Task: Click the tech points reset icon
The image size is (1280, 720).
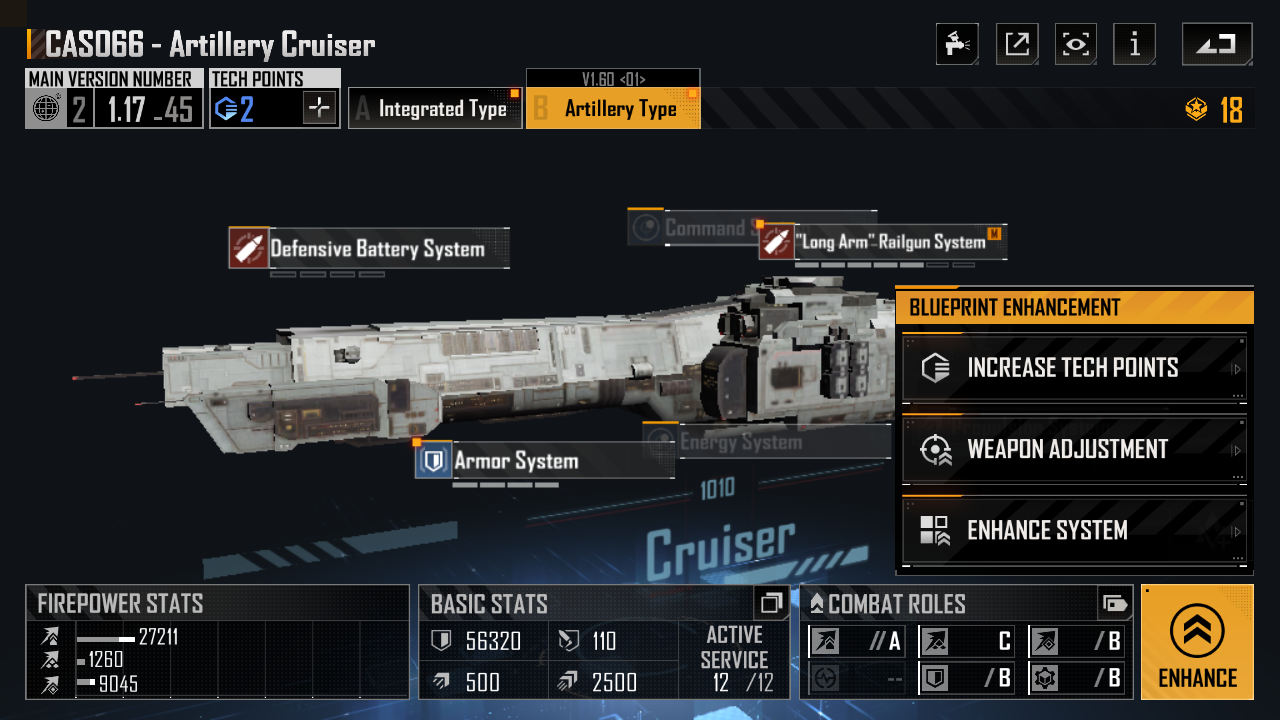Action: point(320,108)
